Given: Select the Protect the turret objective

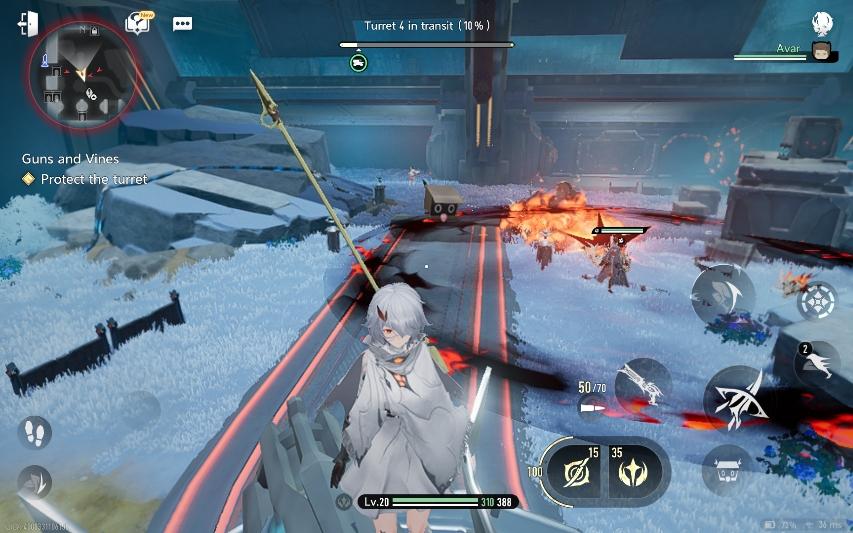Looking at the screenshot, I should (93, 179).
